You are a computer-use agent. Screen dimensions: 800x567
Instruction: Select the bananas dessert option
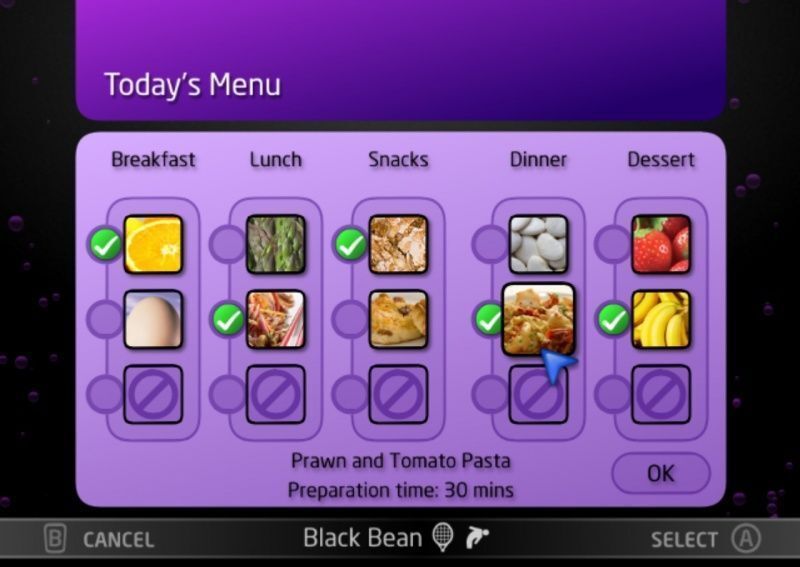661,319
